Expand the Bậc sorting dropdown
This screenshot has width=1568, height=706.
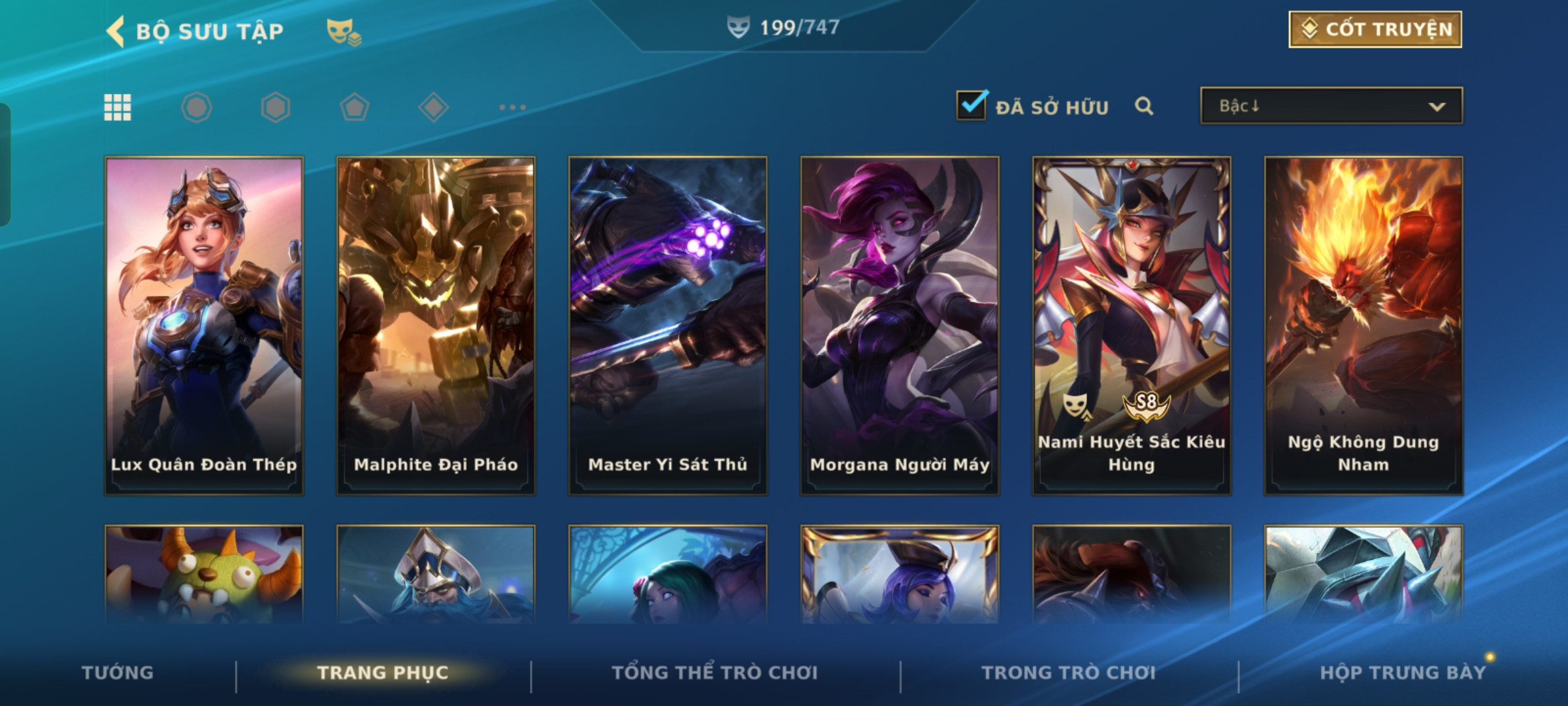(x=1331, y=106)
